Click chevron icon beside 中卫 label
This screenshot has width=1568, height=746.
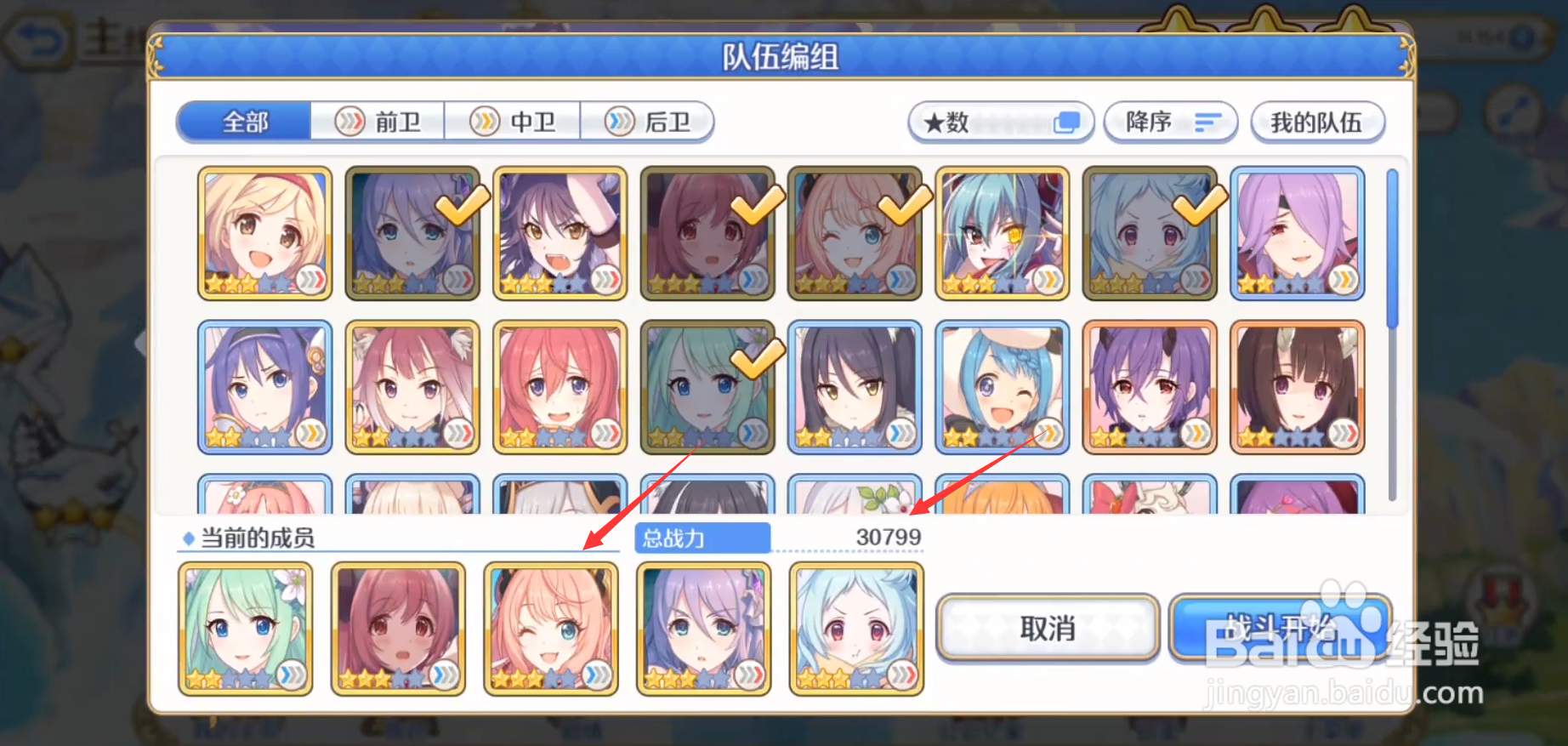(x=483, y=122)
